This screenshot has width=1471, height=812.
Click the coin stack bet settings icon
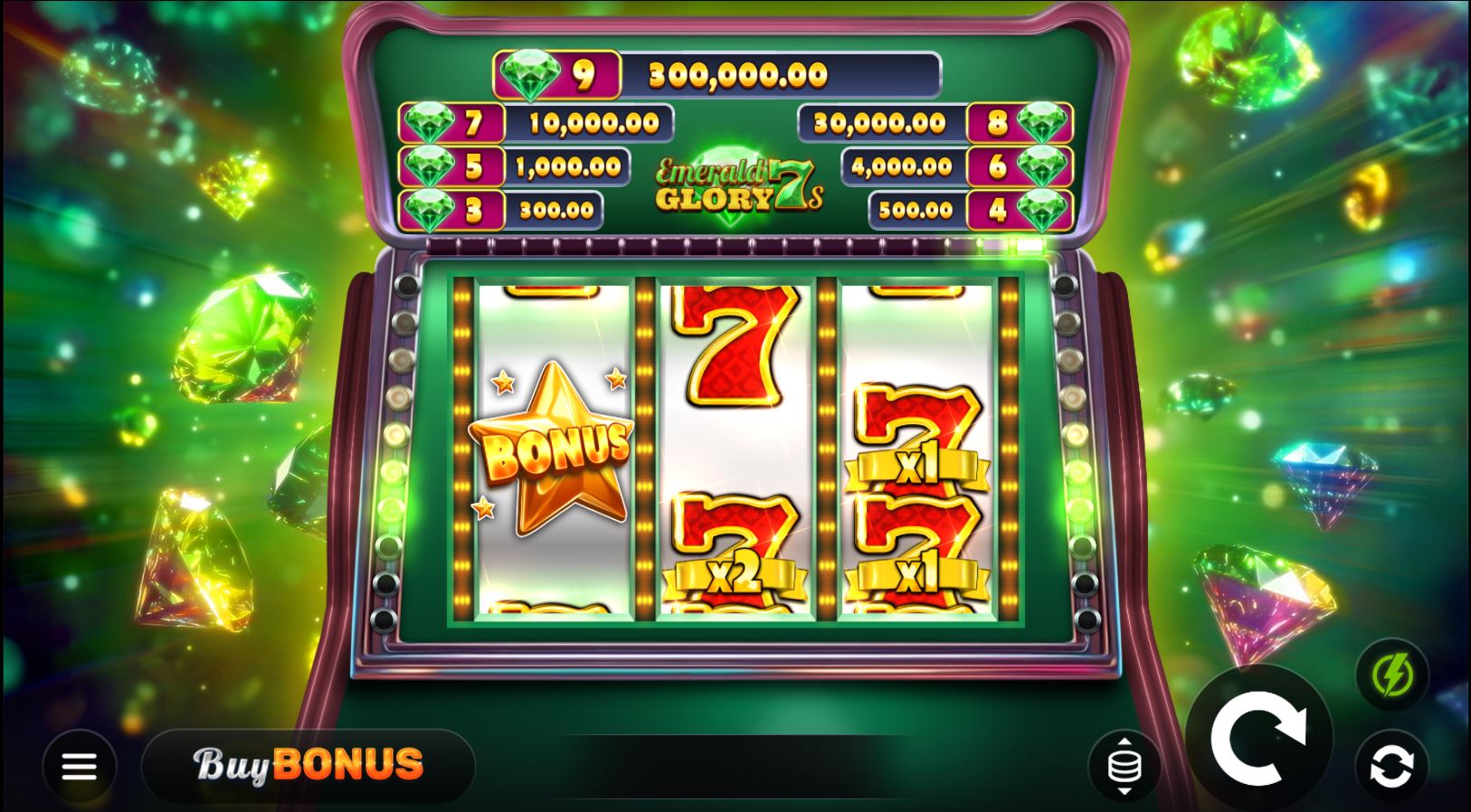coord(1125,765)
